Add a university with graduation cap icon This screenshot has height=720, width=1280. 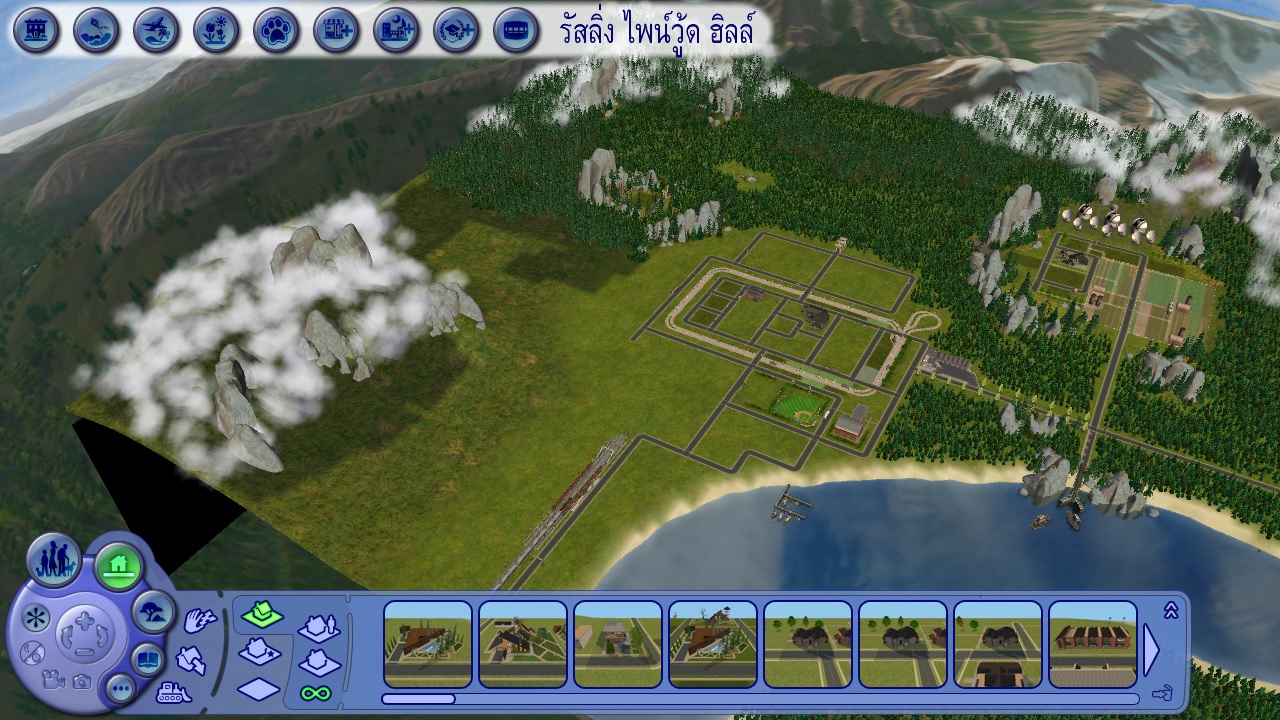click(456, 30)
